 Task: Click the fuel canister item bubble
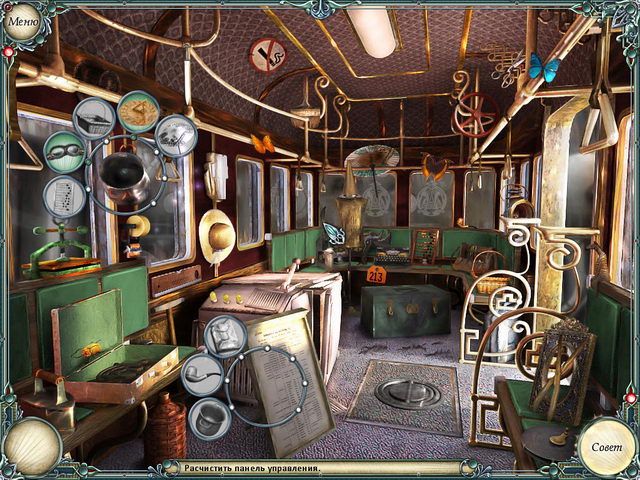coord(227,337)
